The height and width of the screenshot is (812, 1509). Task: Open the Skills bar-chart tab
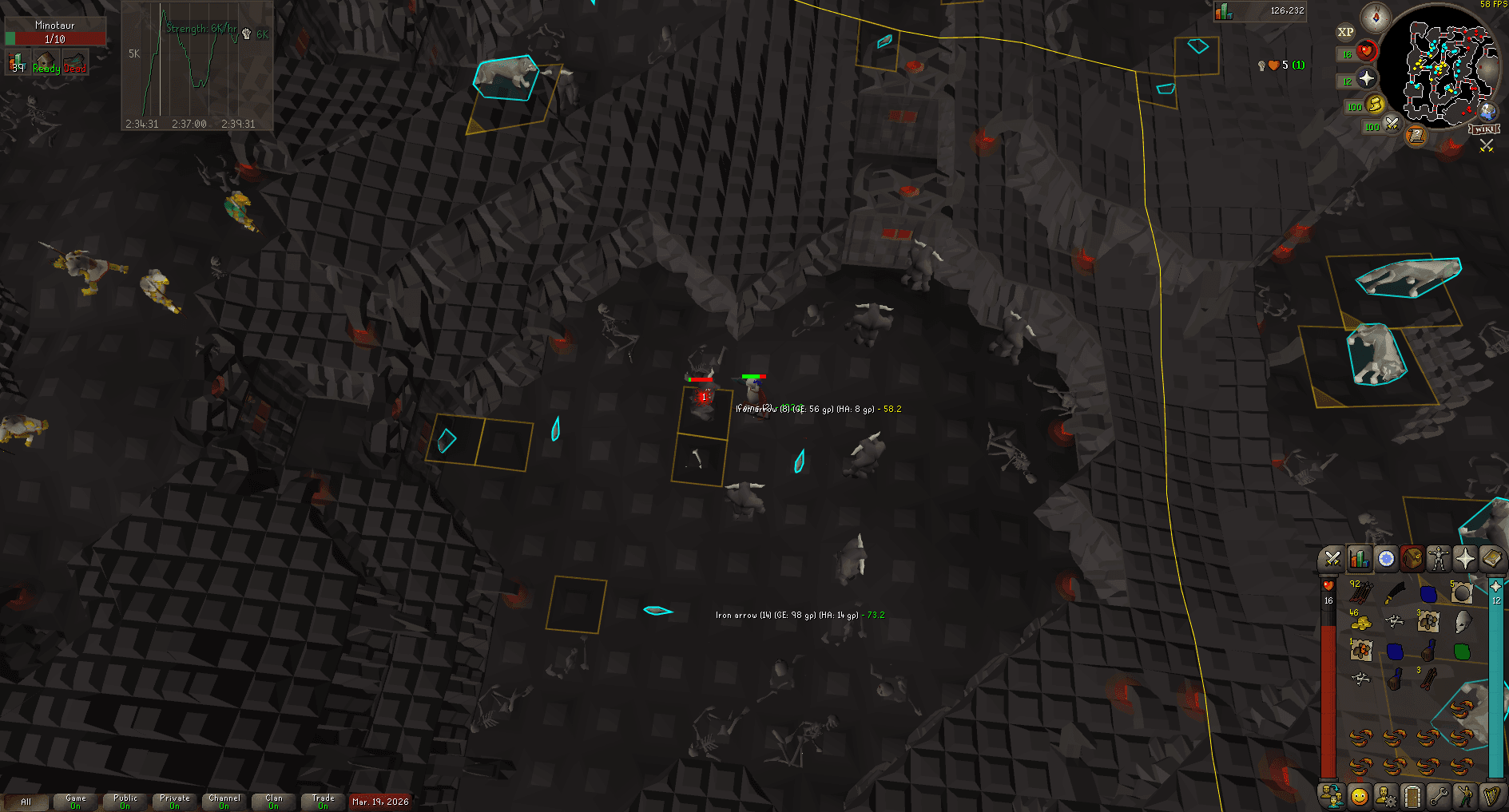1360,559
